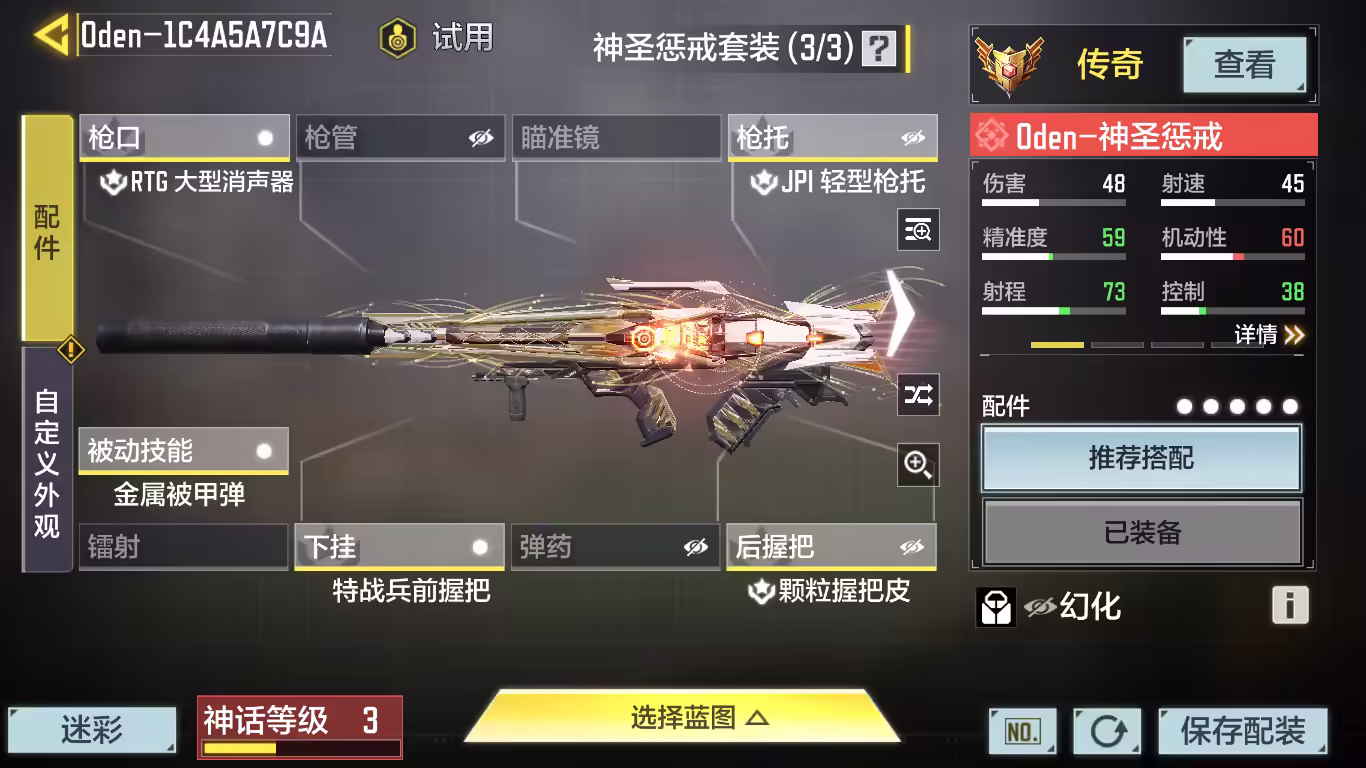Image resolution: width=1366 pixels, height=768 pixels.
Task: Show 详情 weapon stat details
Action: pos(1268,335)
